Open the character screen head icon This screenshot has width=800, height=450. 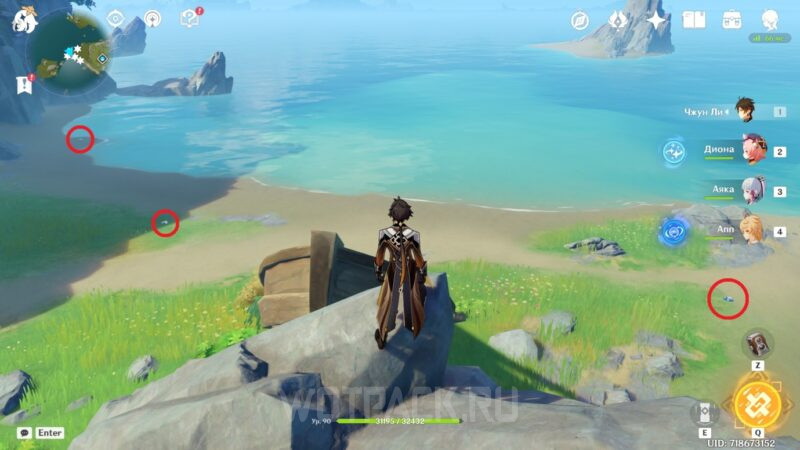770,20
